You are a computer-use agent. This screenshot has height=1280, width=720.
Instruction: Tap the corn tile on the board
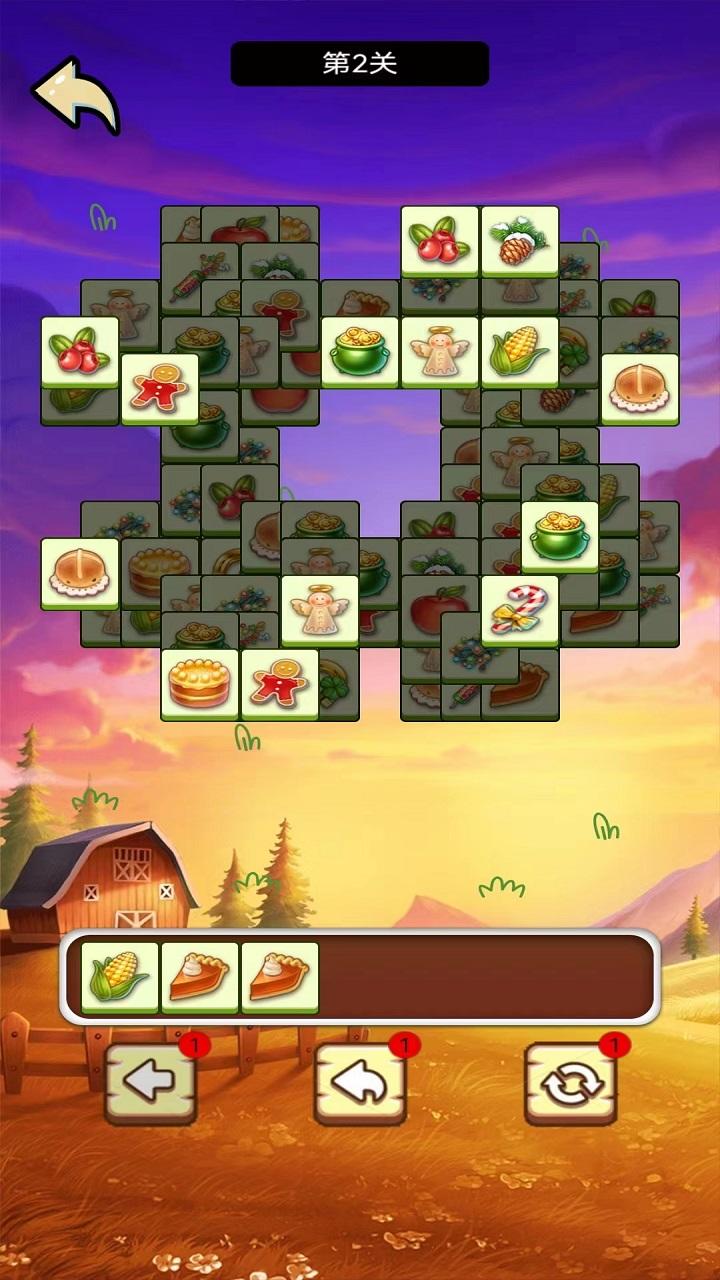(519, 352)
